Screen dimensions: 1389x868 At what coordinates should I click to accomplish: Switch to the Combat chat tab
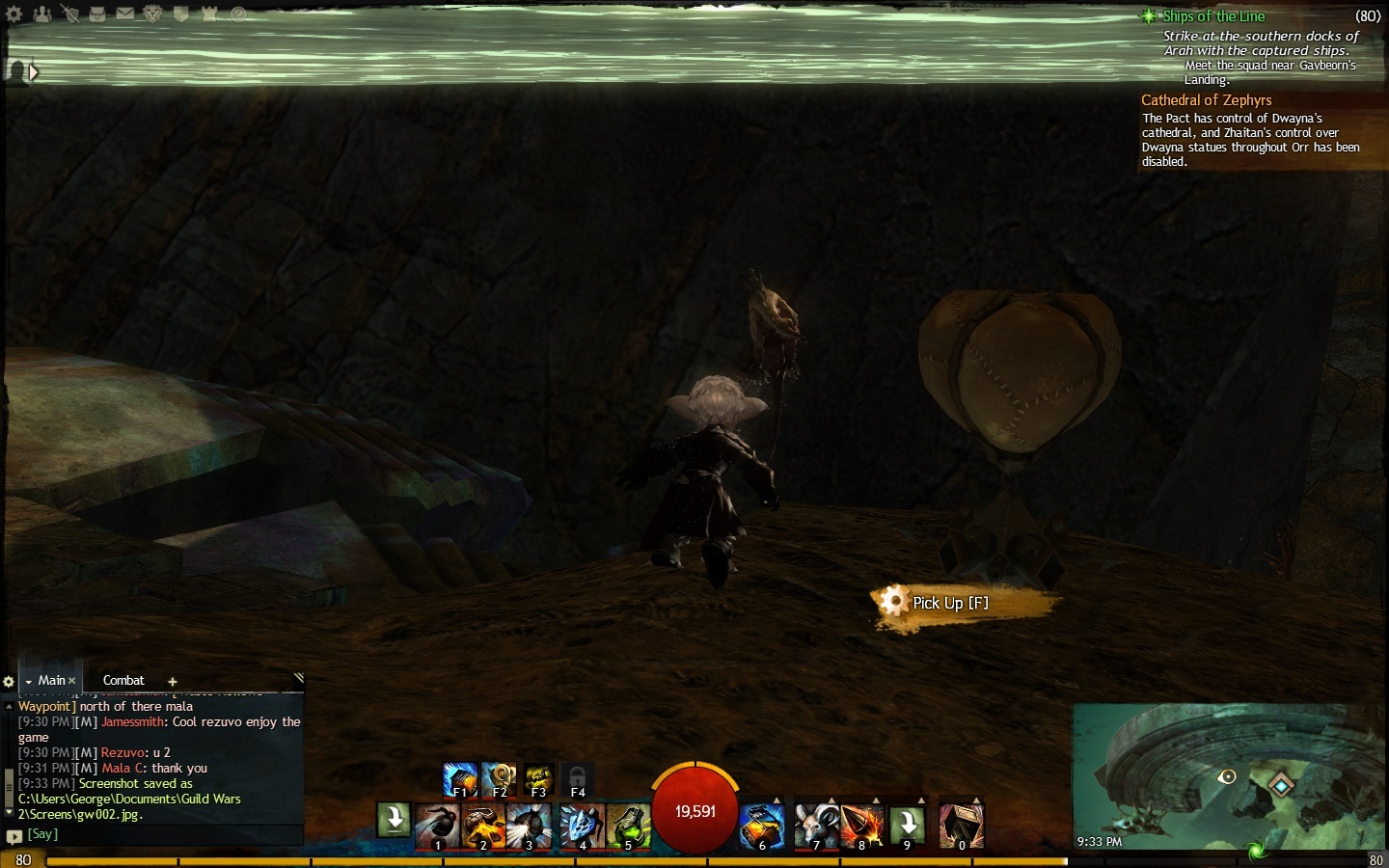(x=123, y=680)
